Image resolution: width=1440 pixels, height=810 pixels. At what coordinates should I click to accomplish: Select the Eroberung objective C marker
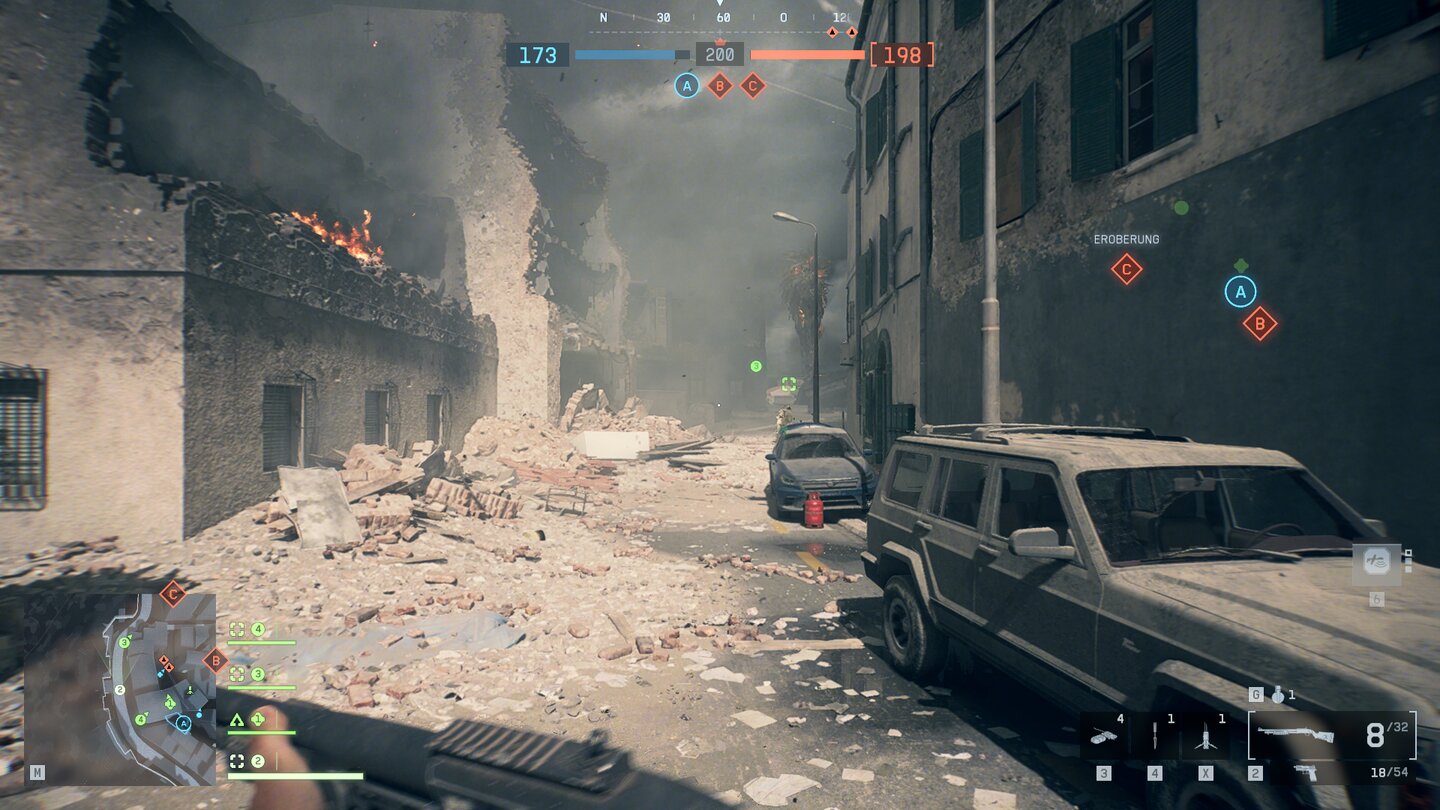click(x=1126, y=269)
